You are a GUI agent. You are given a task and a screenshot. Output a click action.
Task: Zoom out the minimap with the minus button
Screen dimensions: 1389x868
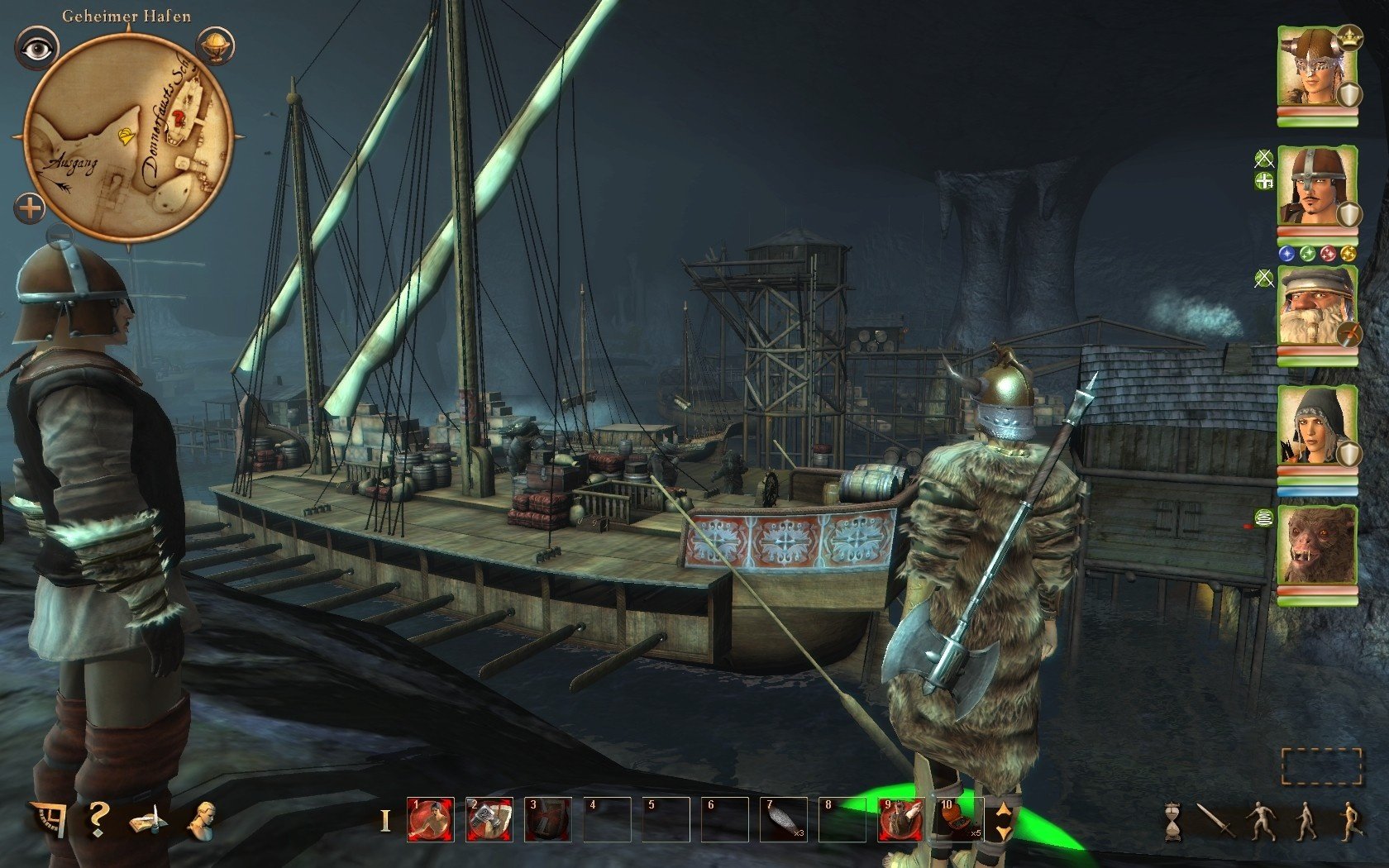click(x=60, y=238)
